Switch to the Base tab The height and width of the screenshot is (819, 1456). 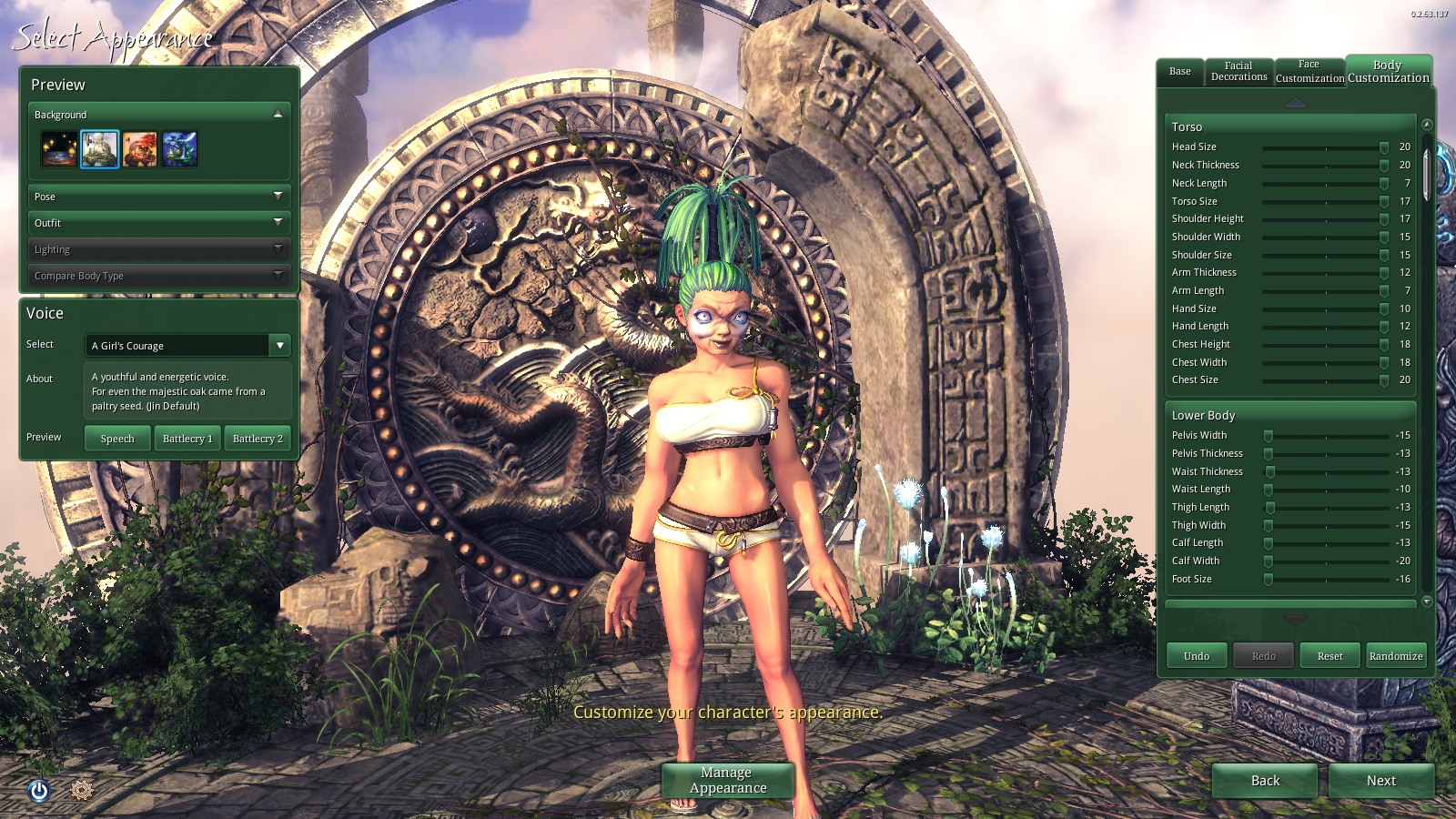1179,72
